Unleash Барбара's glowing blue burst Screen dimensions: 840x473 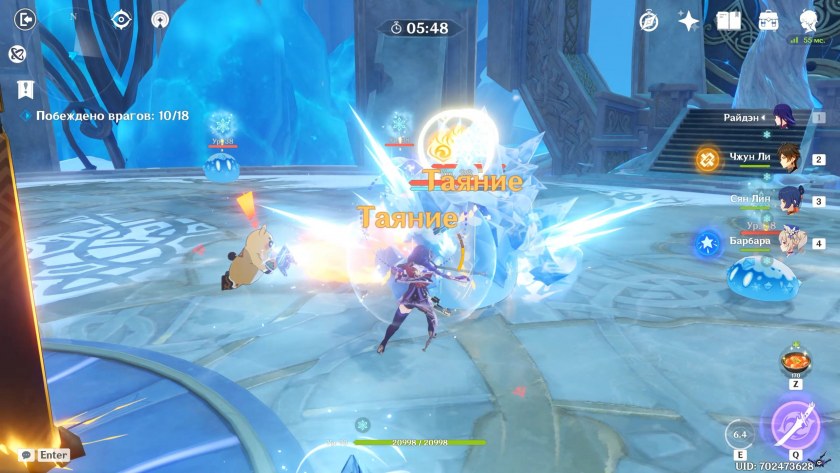[x=708, y=241]
